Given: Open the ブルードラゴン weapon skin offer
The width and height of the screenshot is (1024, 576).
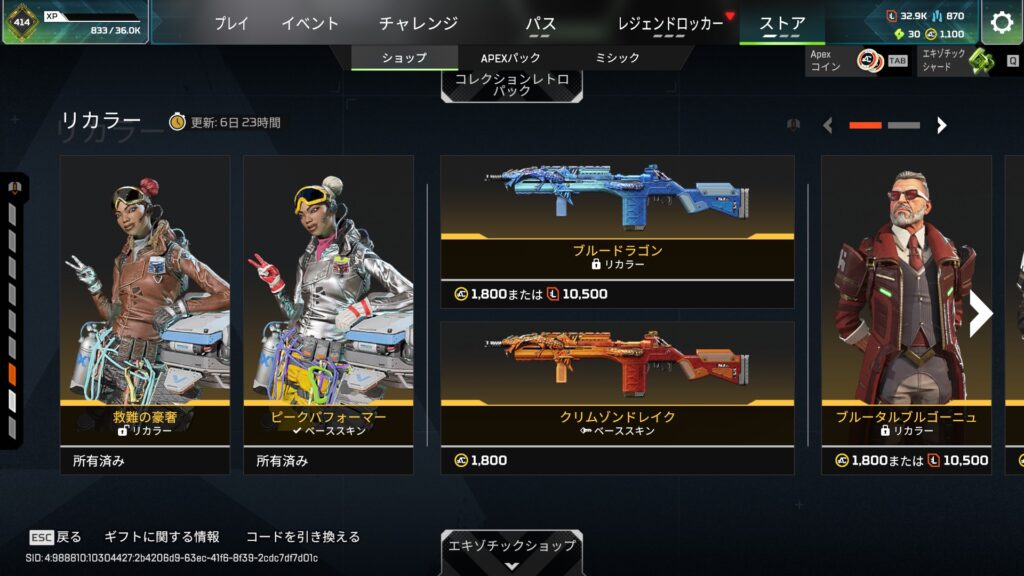Looking at the screenshot, I should coord(617,231).
